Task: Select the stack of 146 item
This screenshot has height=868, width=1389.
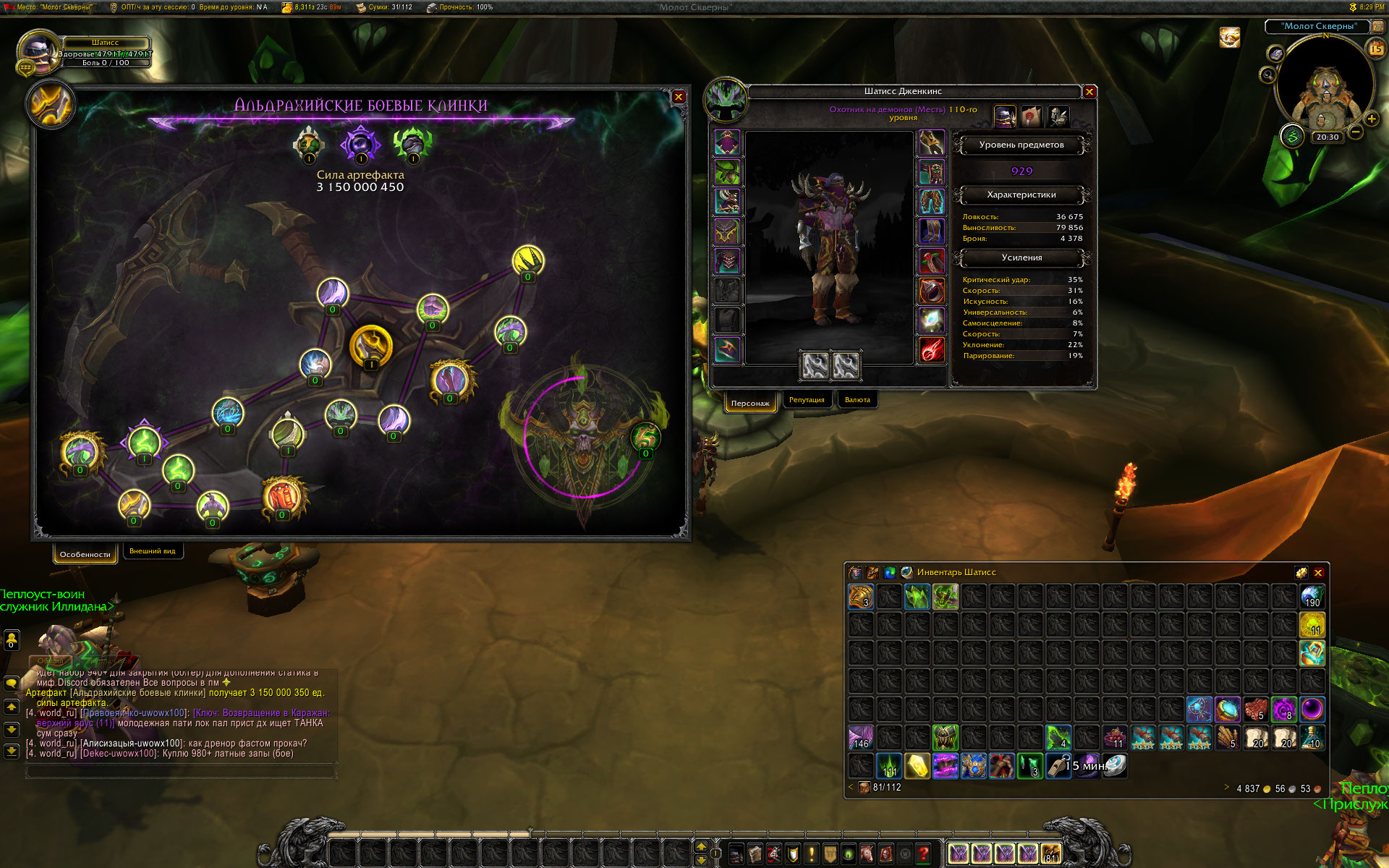Action: (861, 737)
